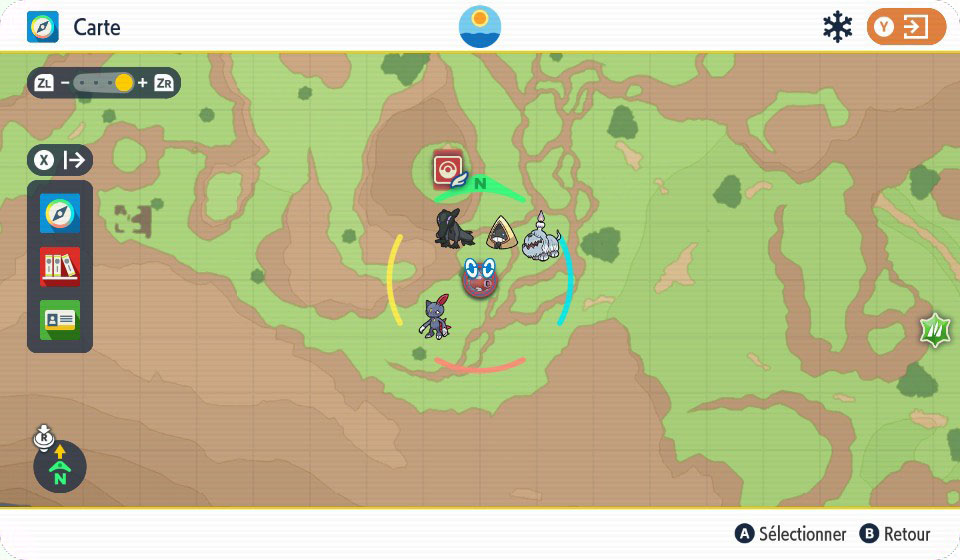Open the map app icon in sidebar
The image size is (960, 560).
[x=60, y=214]
